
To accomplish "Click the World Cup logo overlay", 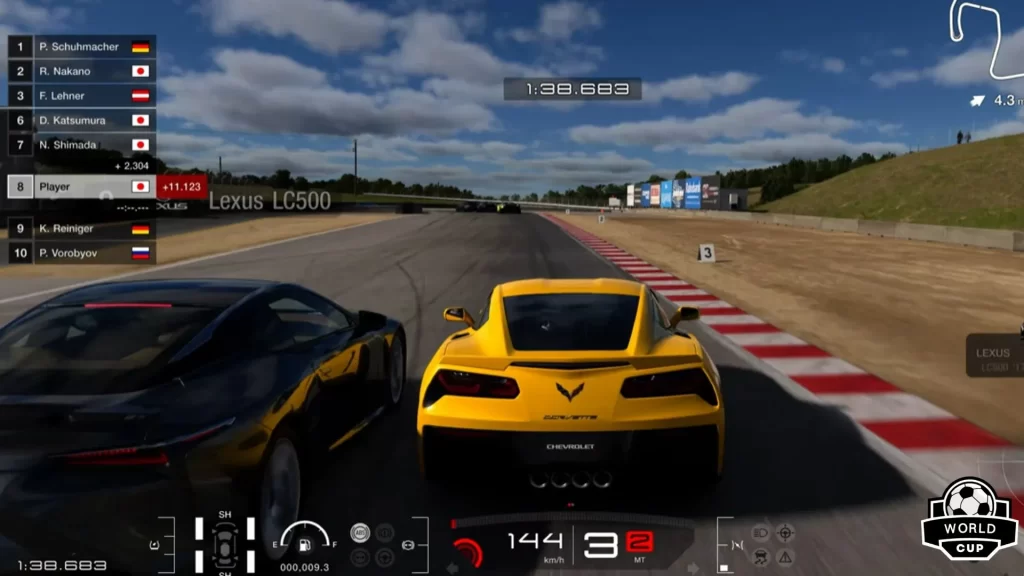I will [x=969, y=518].
